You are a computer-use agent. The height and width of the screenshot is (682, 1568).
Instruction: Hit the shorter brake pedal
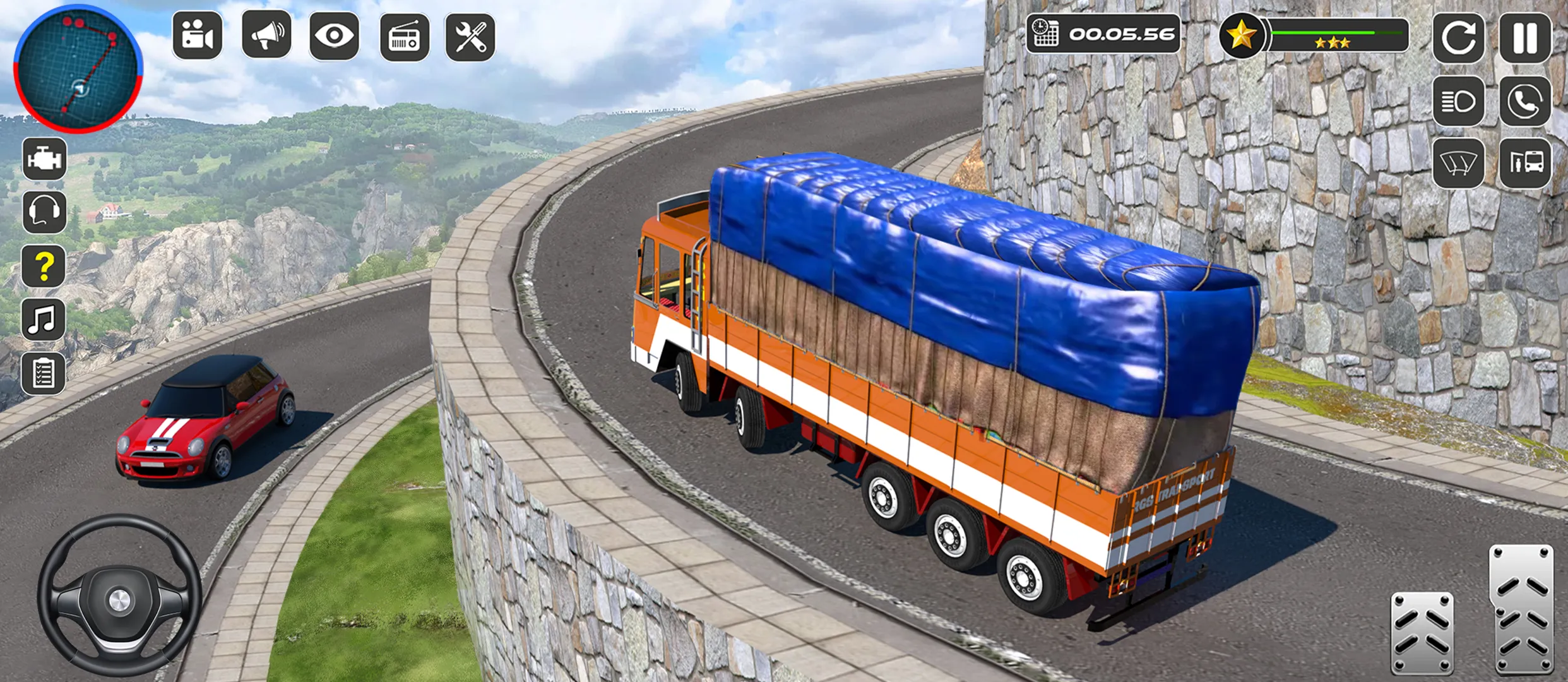tap(1422, 633)
